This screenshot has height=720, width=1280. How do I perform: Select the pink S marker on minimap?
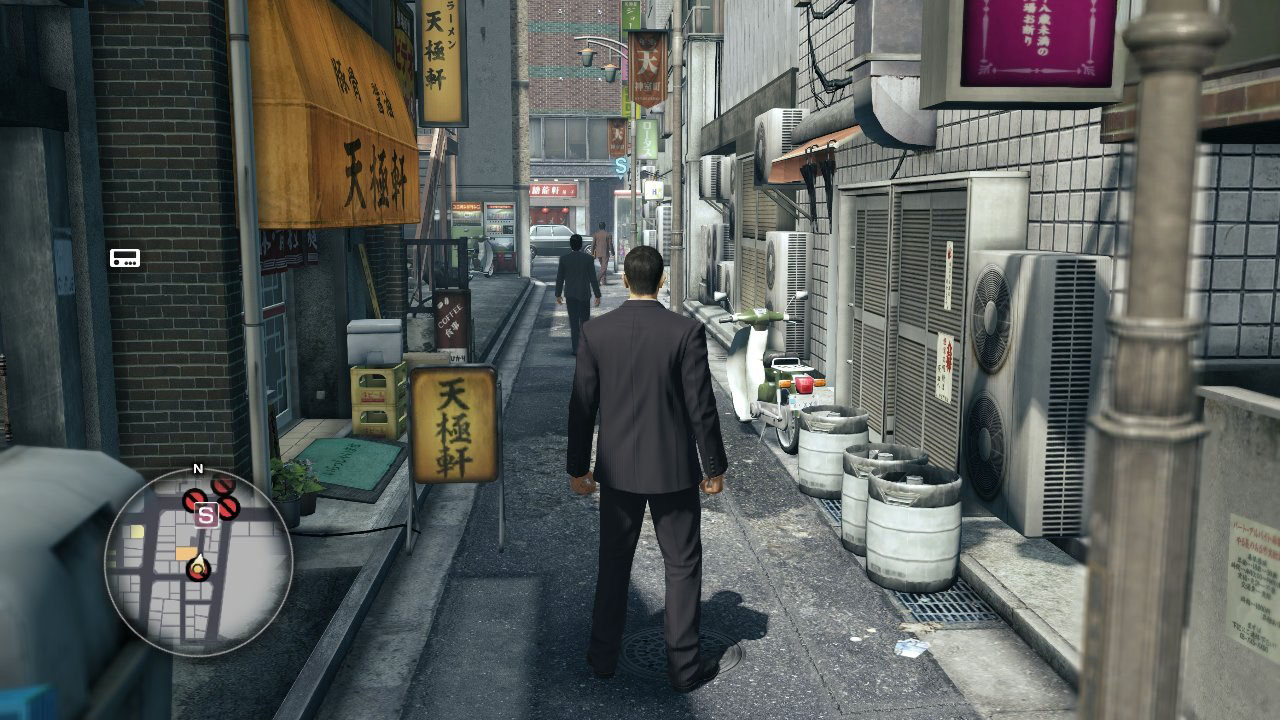coord(206,515)
